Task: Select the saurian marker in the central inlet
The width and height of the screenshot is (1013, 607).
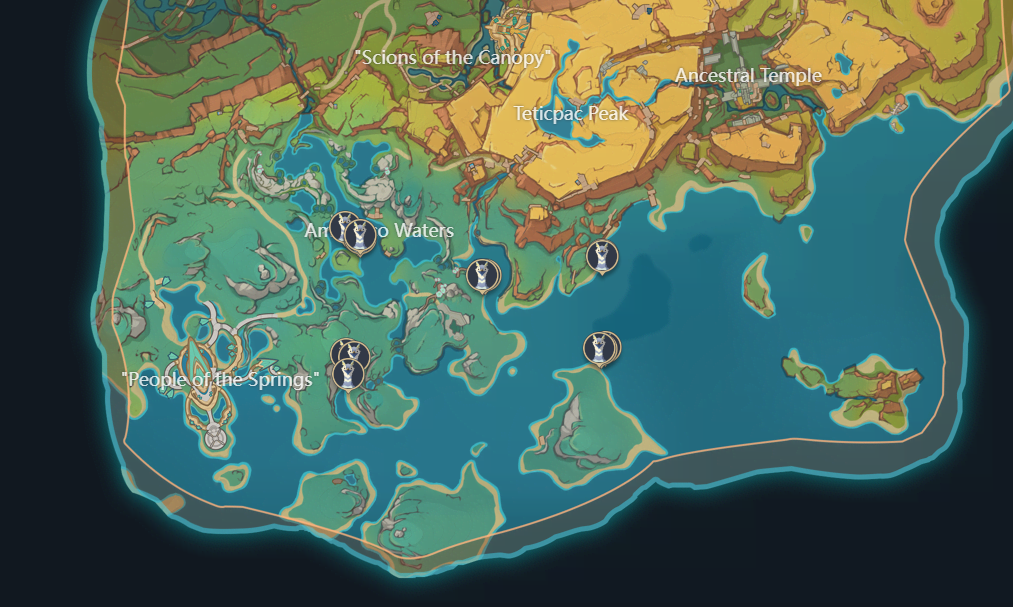Action: (x=482, y=275)
